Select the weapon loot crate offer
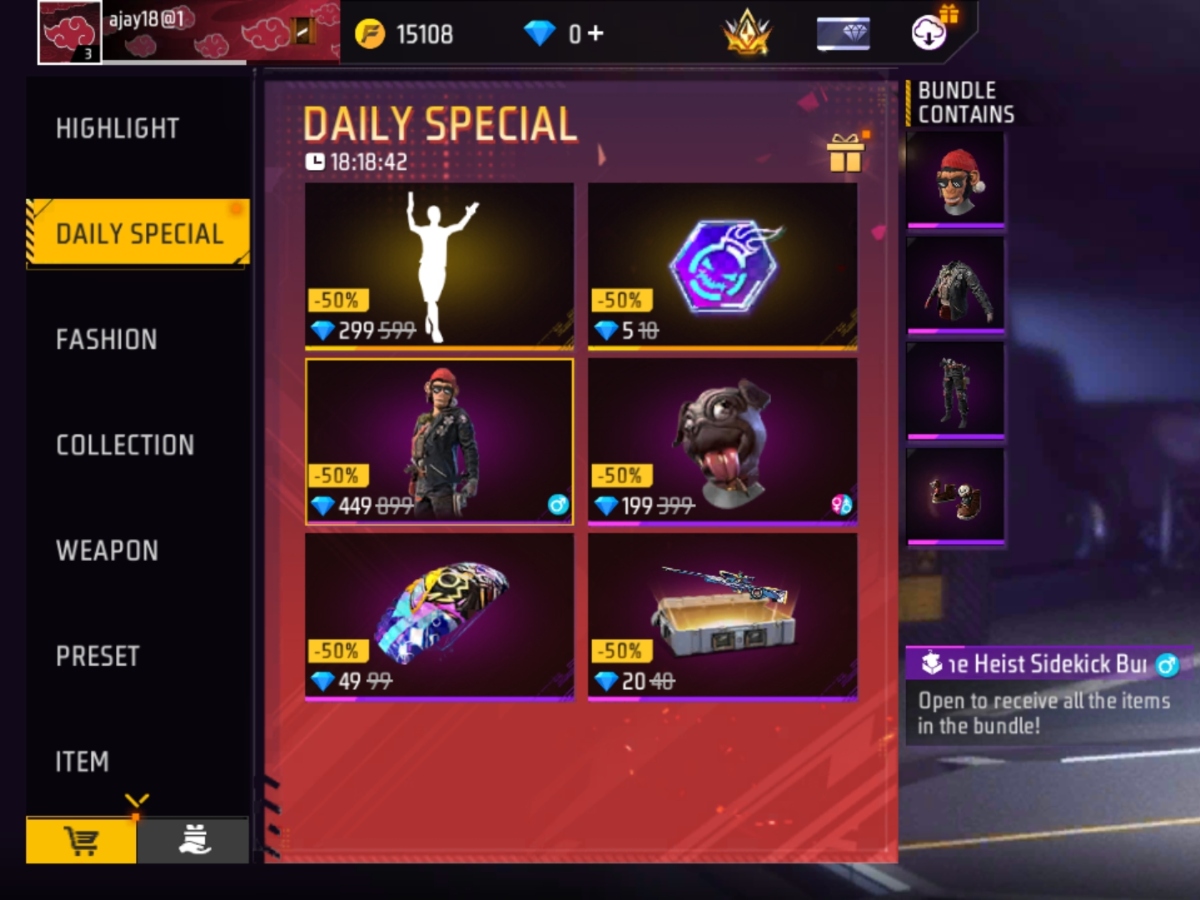Viewport: 1200px width, 900px height. pos(722,616)
